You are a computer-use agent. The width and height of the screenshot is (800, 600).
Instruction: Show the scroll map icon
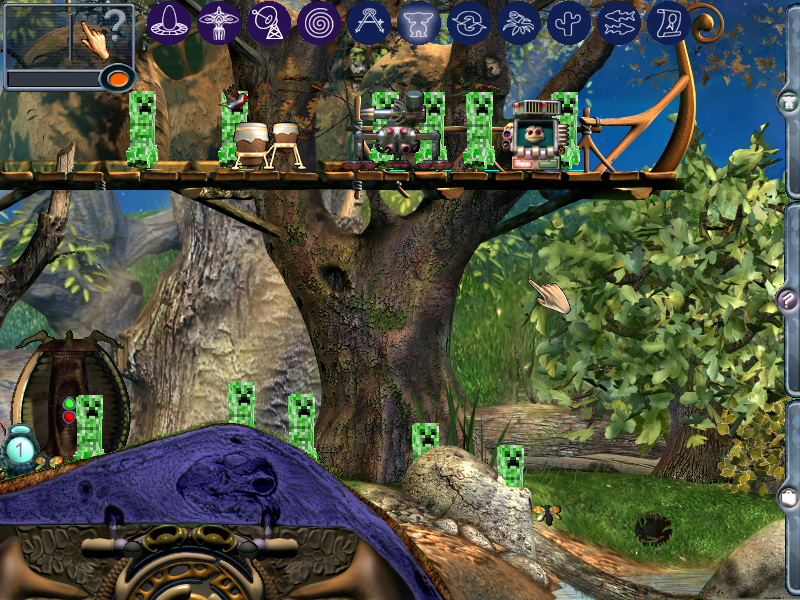[x=667, y=22]
